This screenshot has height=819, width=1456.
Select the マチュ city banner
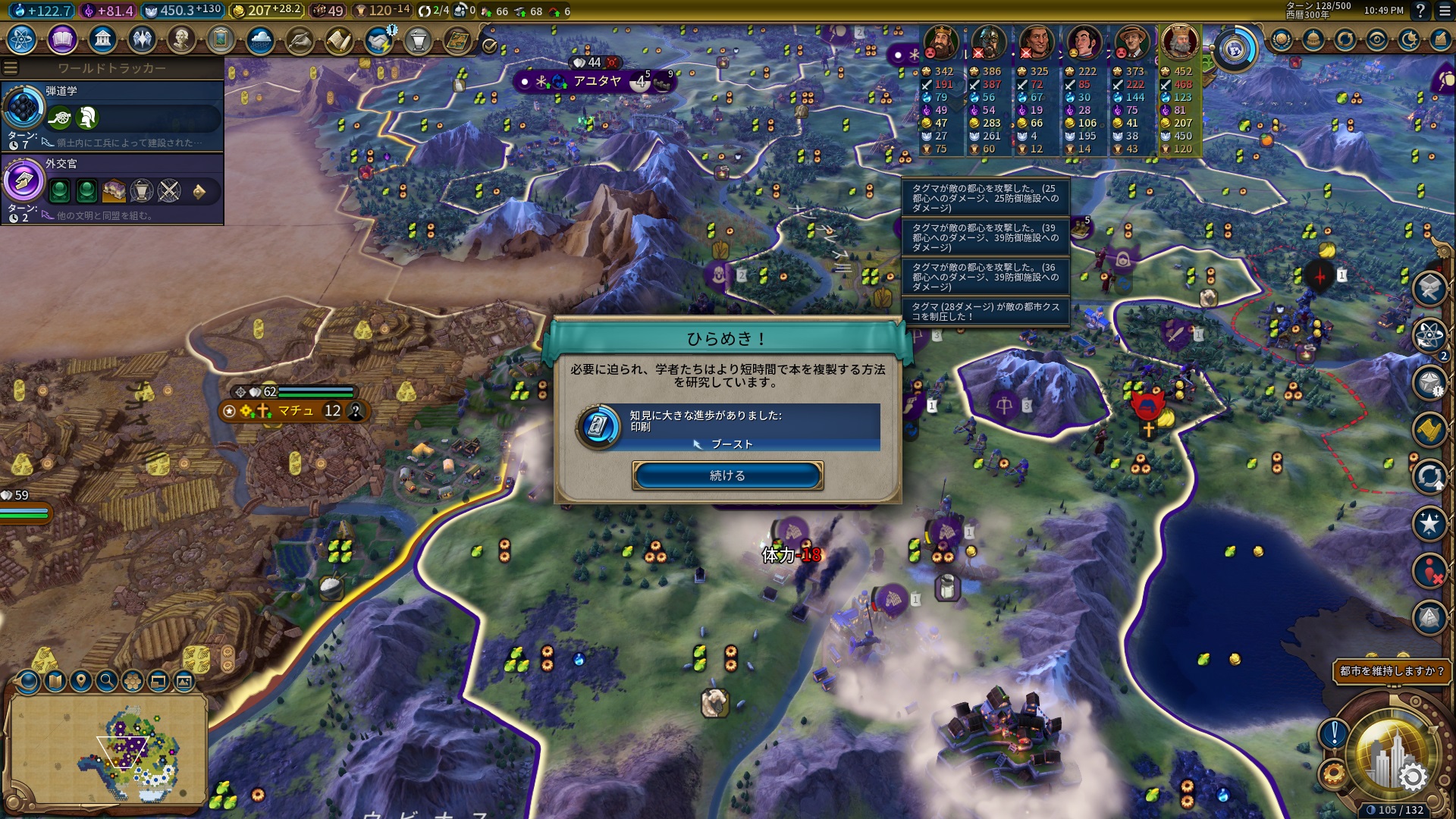point(295,411)
